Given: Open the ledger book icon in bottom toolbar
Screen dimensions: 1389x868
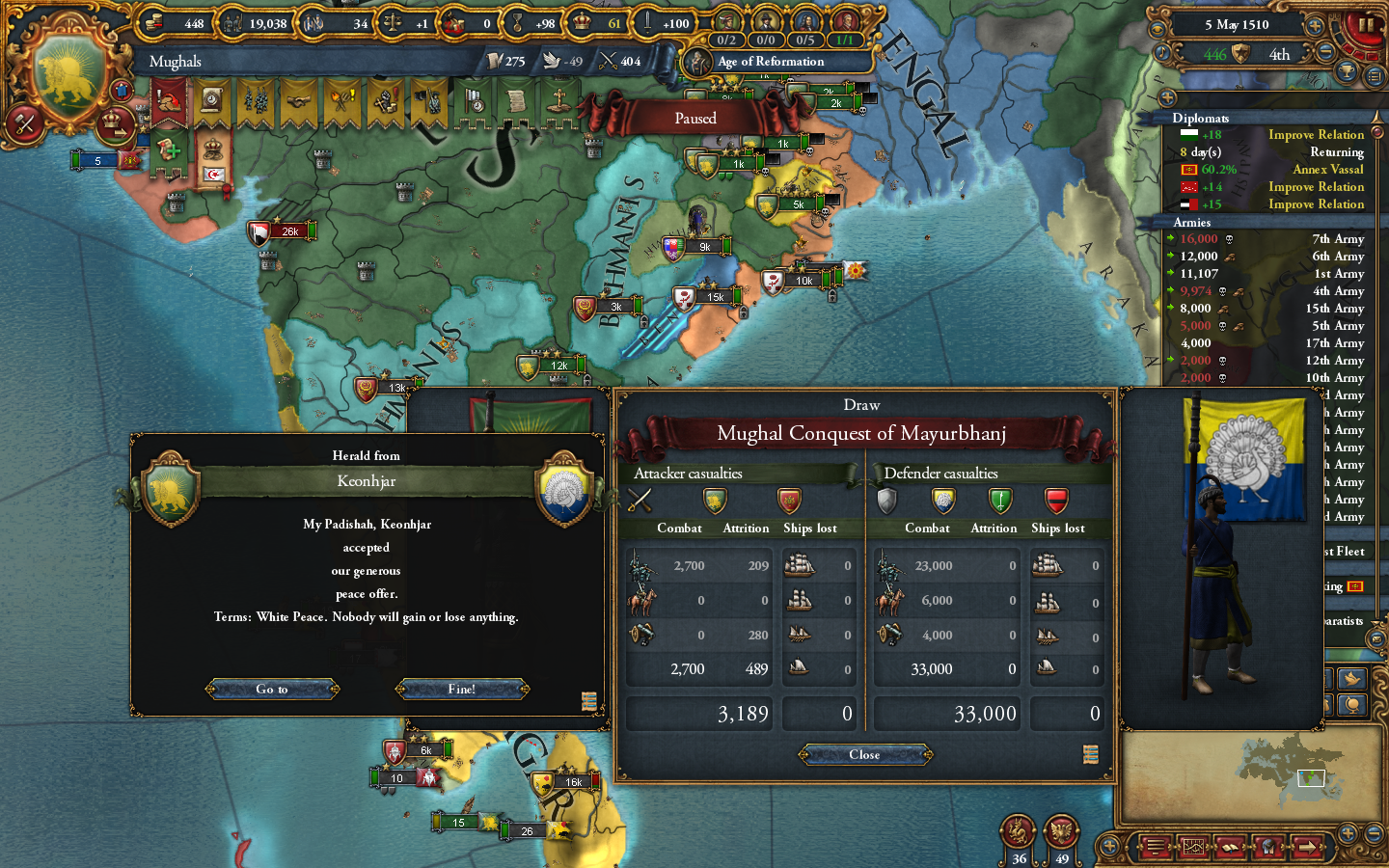Looking at the screenshot, I should tap(1230, 849).
